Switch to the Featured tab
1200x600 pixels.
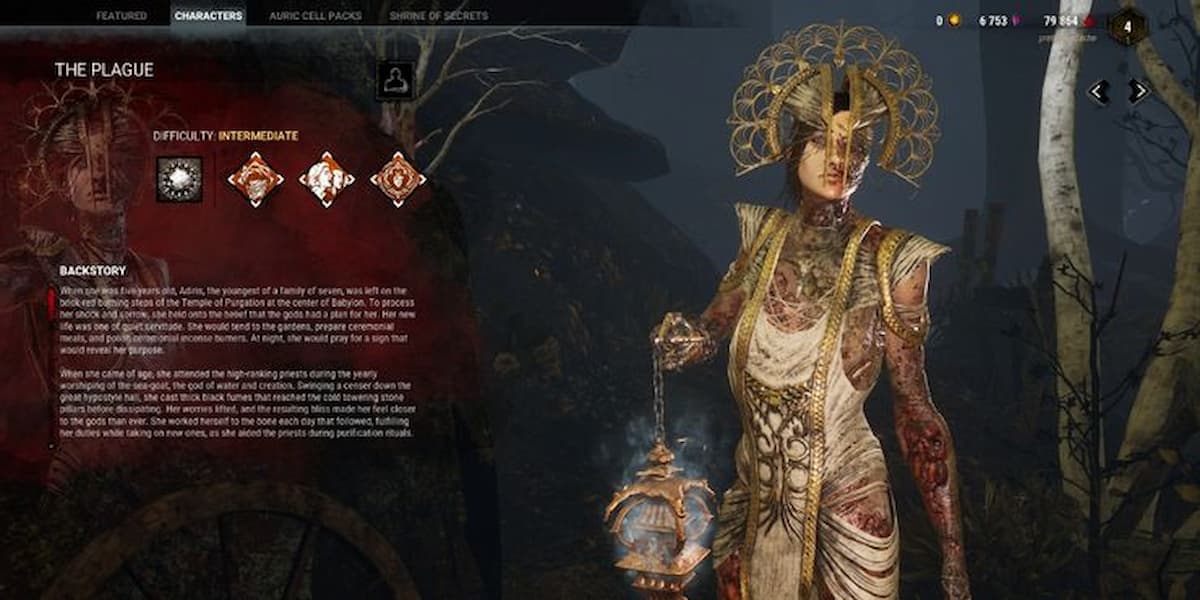pyautogui.click(x=121, y=16)
